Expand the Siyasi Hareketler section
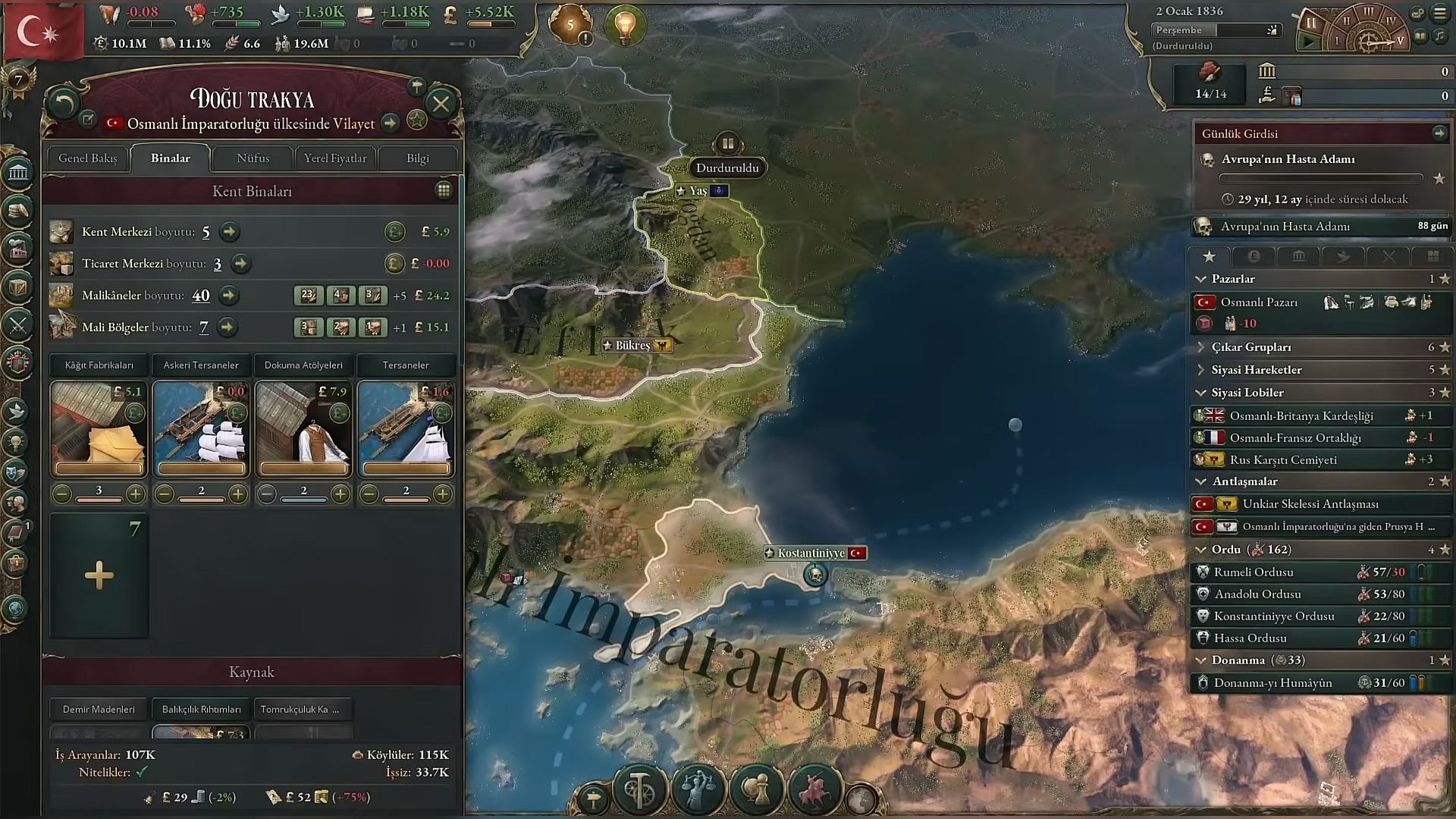This screenshot has width=1456, height=819. tap(1257, 370)
